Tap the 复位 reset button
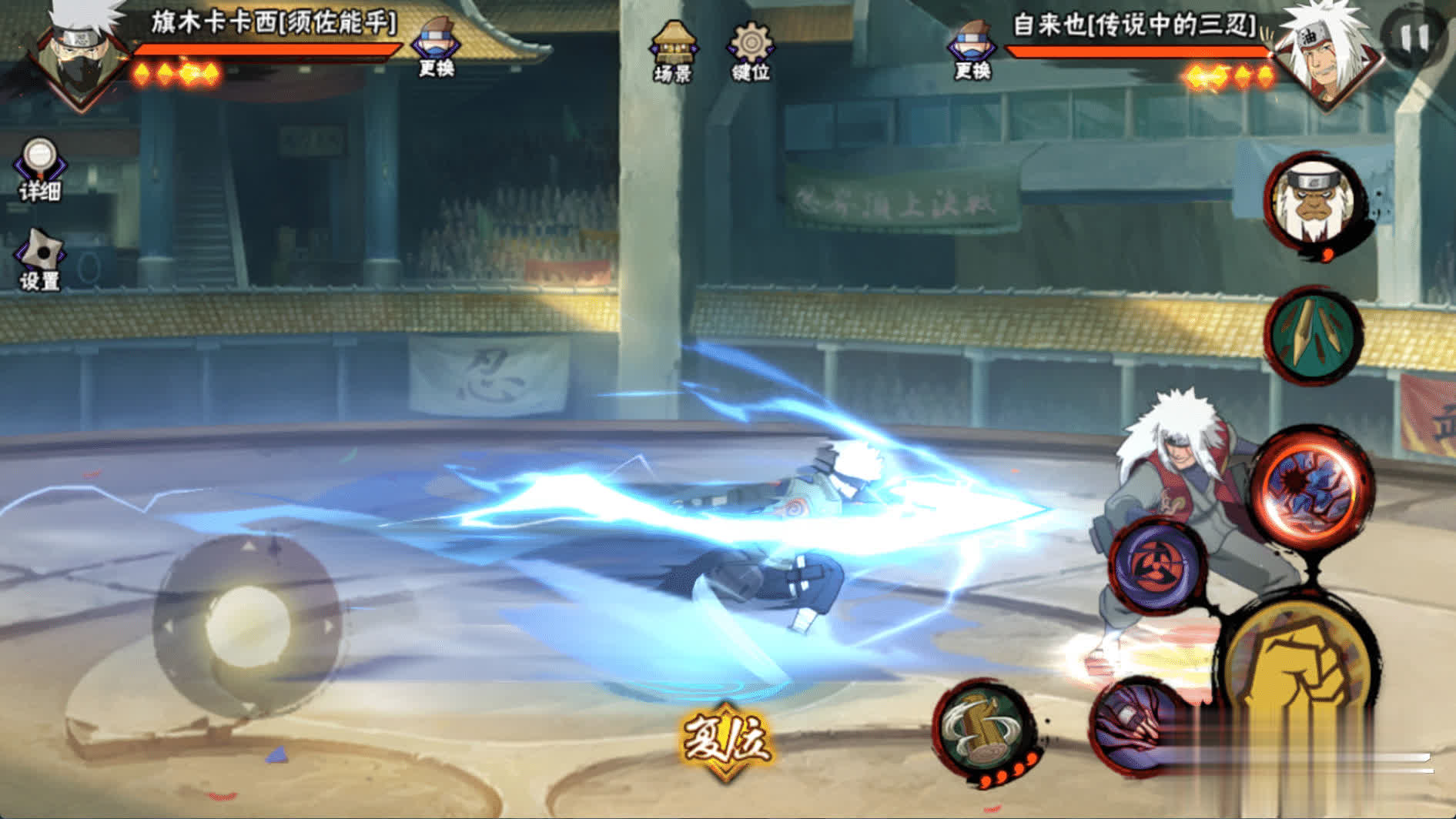This screenshot has height=819, width=1456. click(x=724, y=740)
